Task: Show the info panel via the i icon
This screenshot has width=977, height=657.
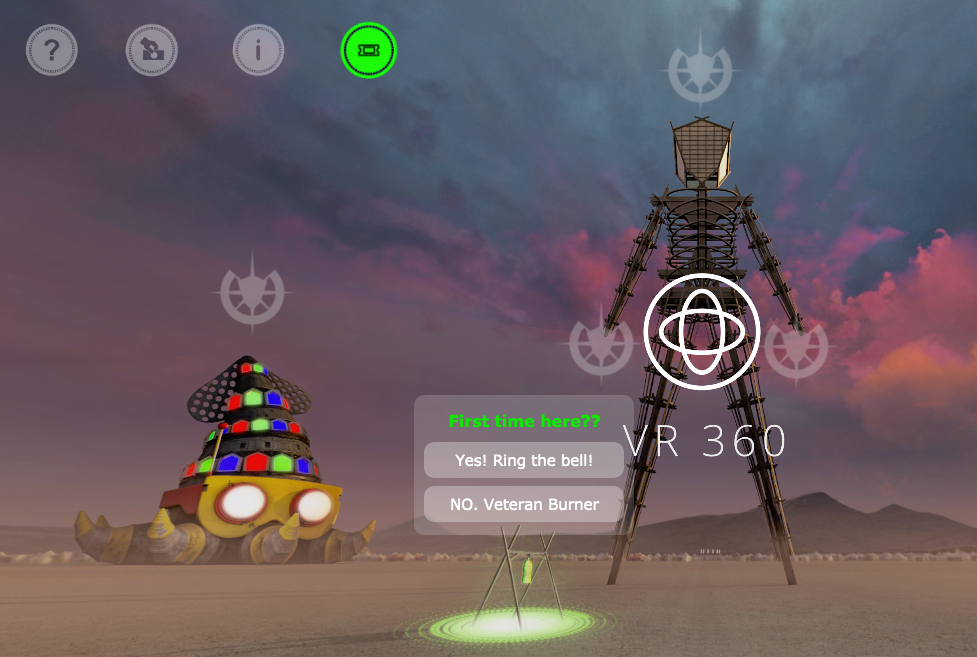Action: [x=258, y=50]
